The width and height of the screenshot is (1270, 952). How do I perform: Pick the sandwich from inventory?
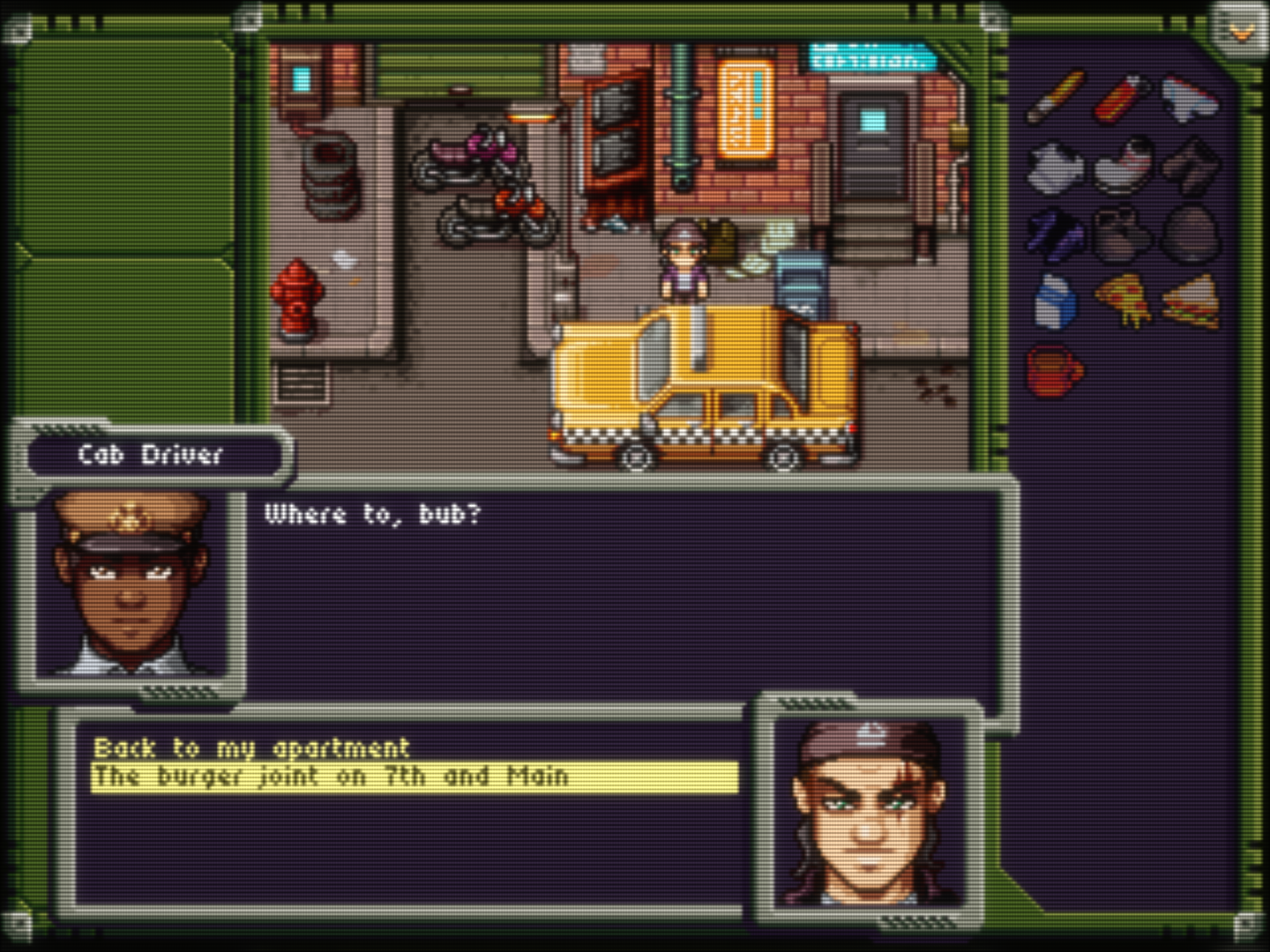pos(1191,300)
